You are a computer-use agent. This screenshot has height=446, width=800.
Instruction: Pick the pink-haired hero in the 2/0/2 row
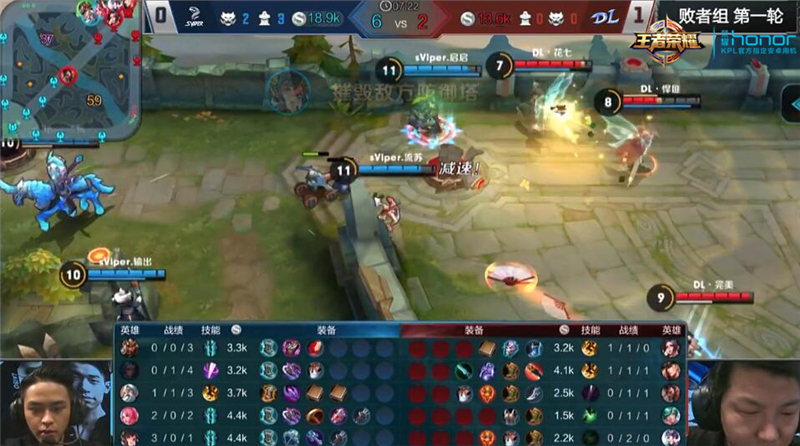(130, 415)
